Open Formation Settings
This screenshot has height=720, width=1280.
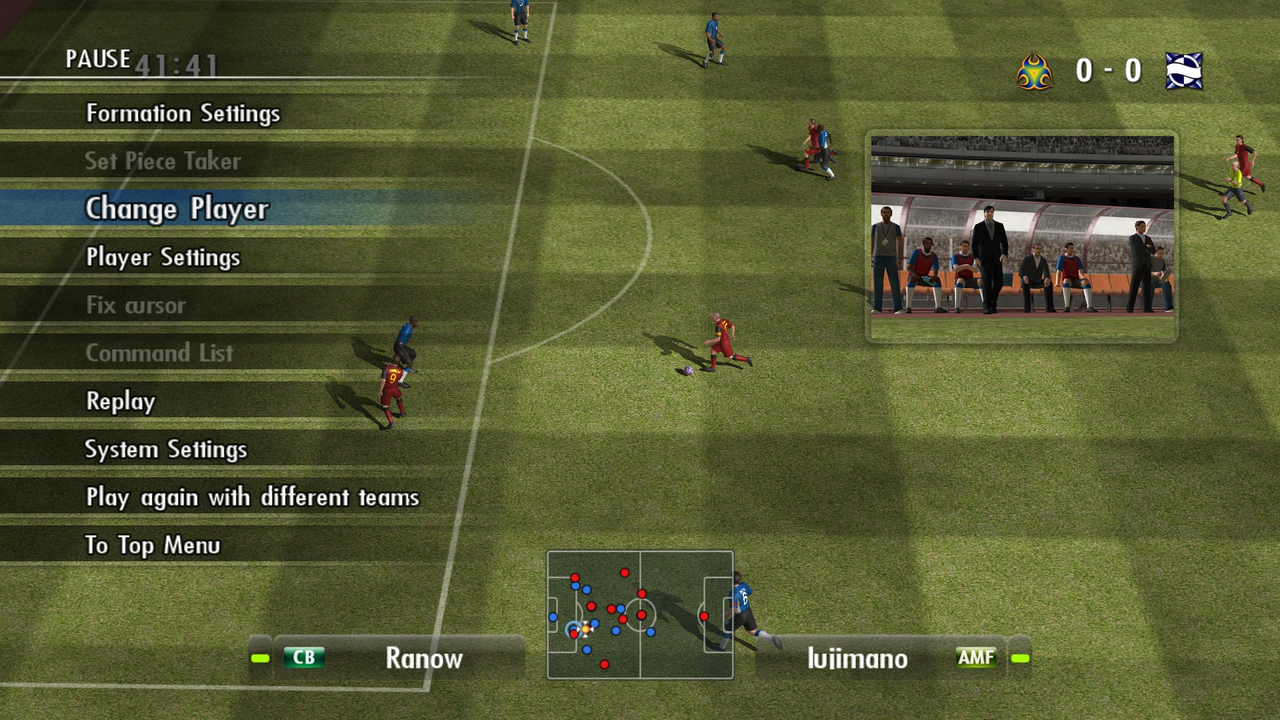(184, 113)
